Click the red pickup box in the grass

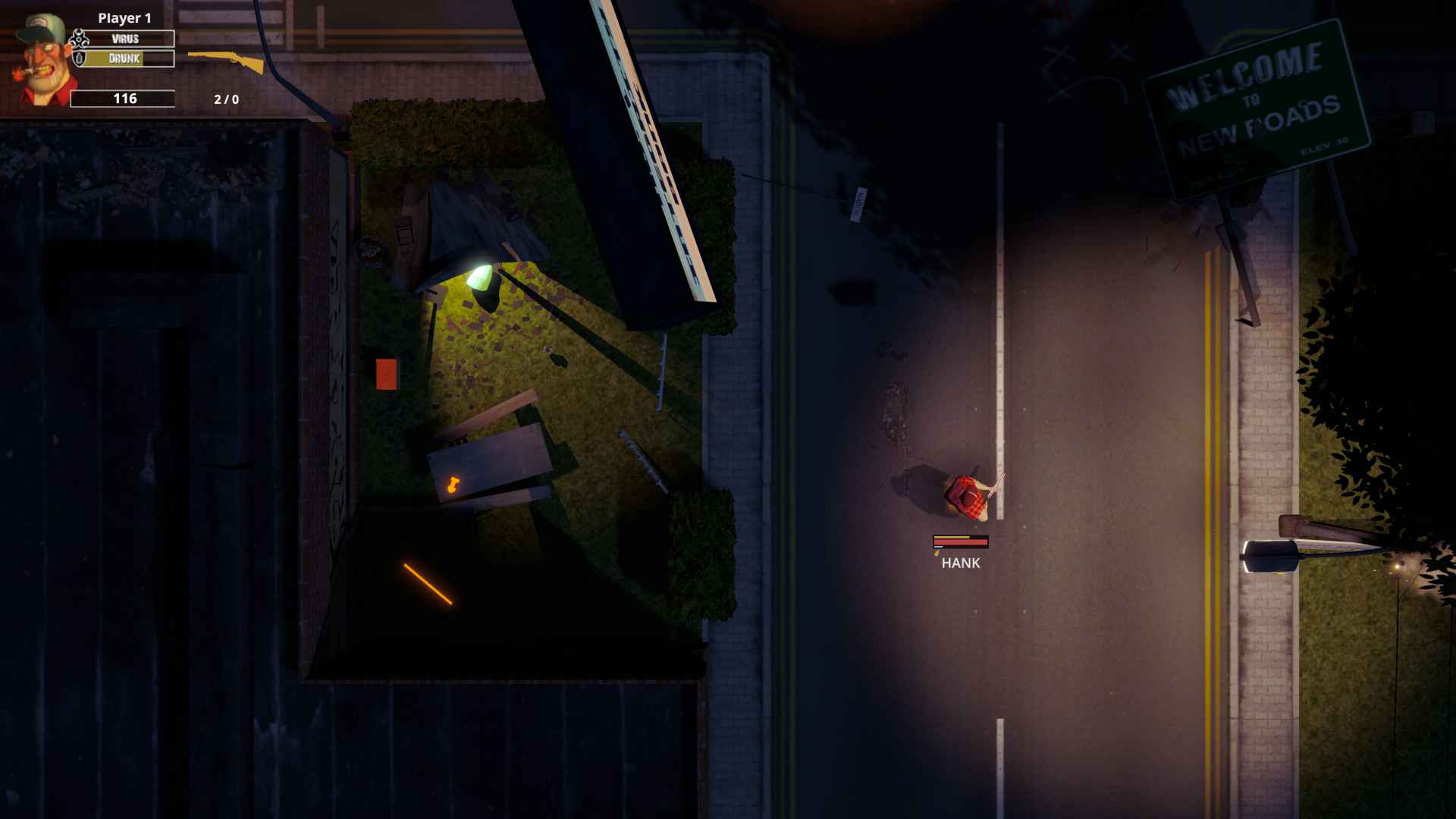(385, 372)
